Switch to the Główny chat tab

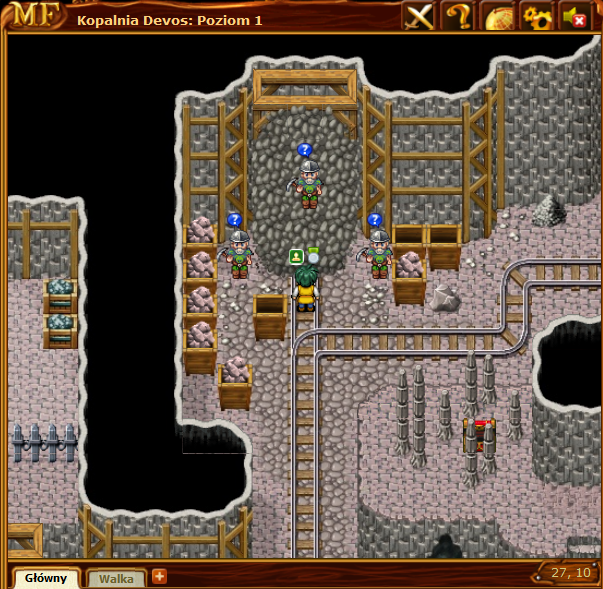[x=46, y=578]
